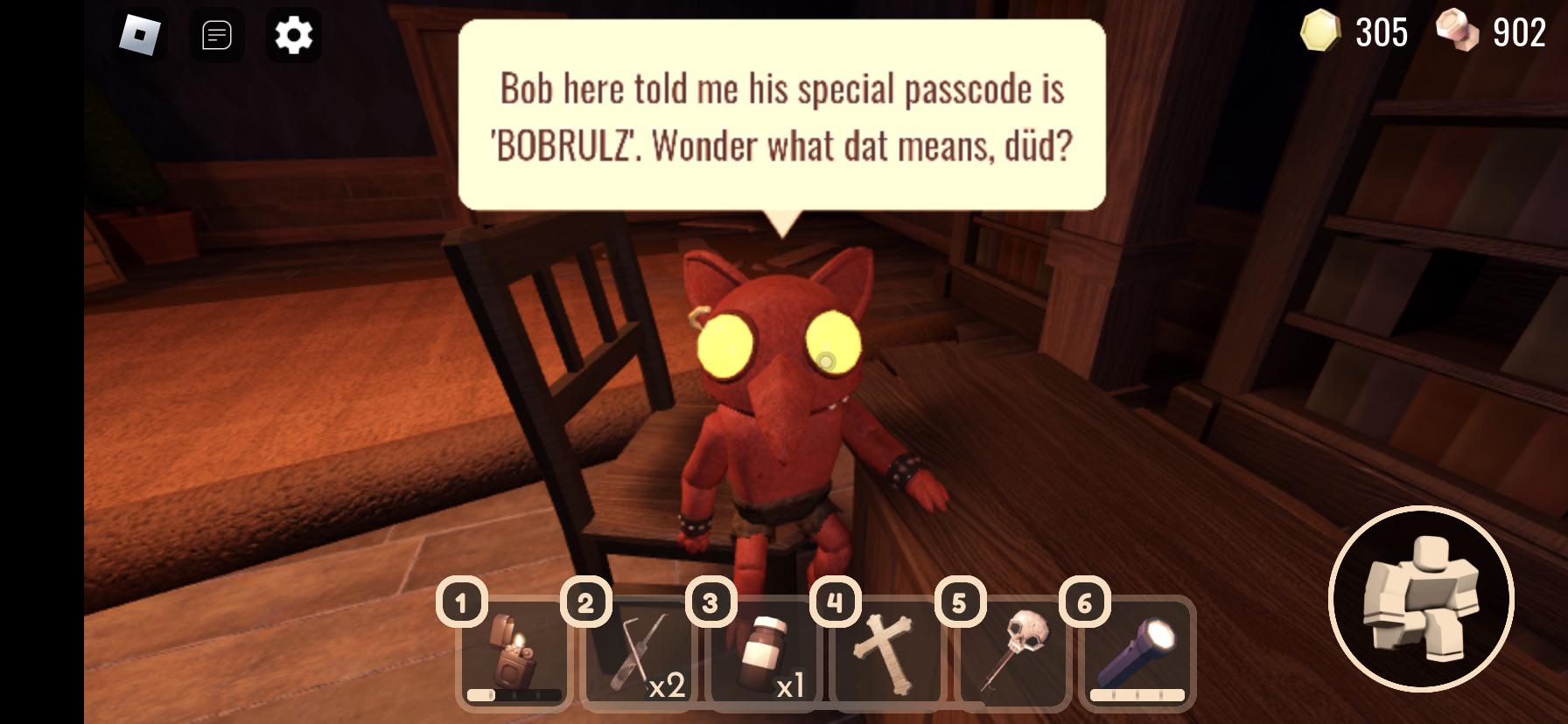
Task: Equip the pill bottle in slot 3
Action: [763, 651]
